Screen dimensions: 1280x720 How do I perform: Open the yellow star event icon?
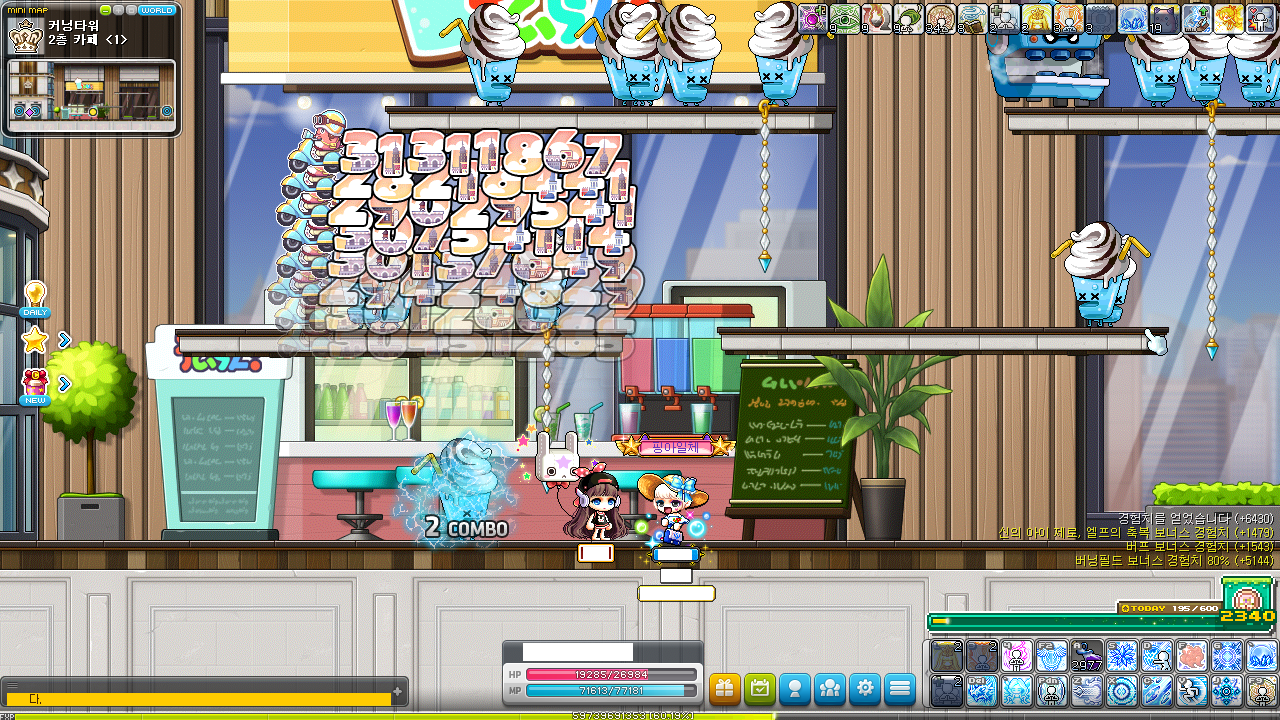coord(35,340)
